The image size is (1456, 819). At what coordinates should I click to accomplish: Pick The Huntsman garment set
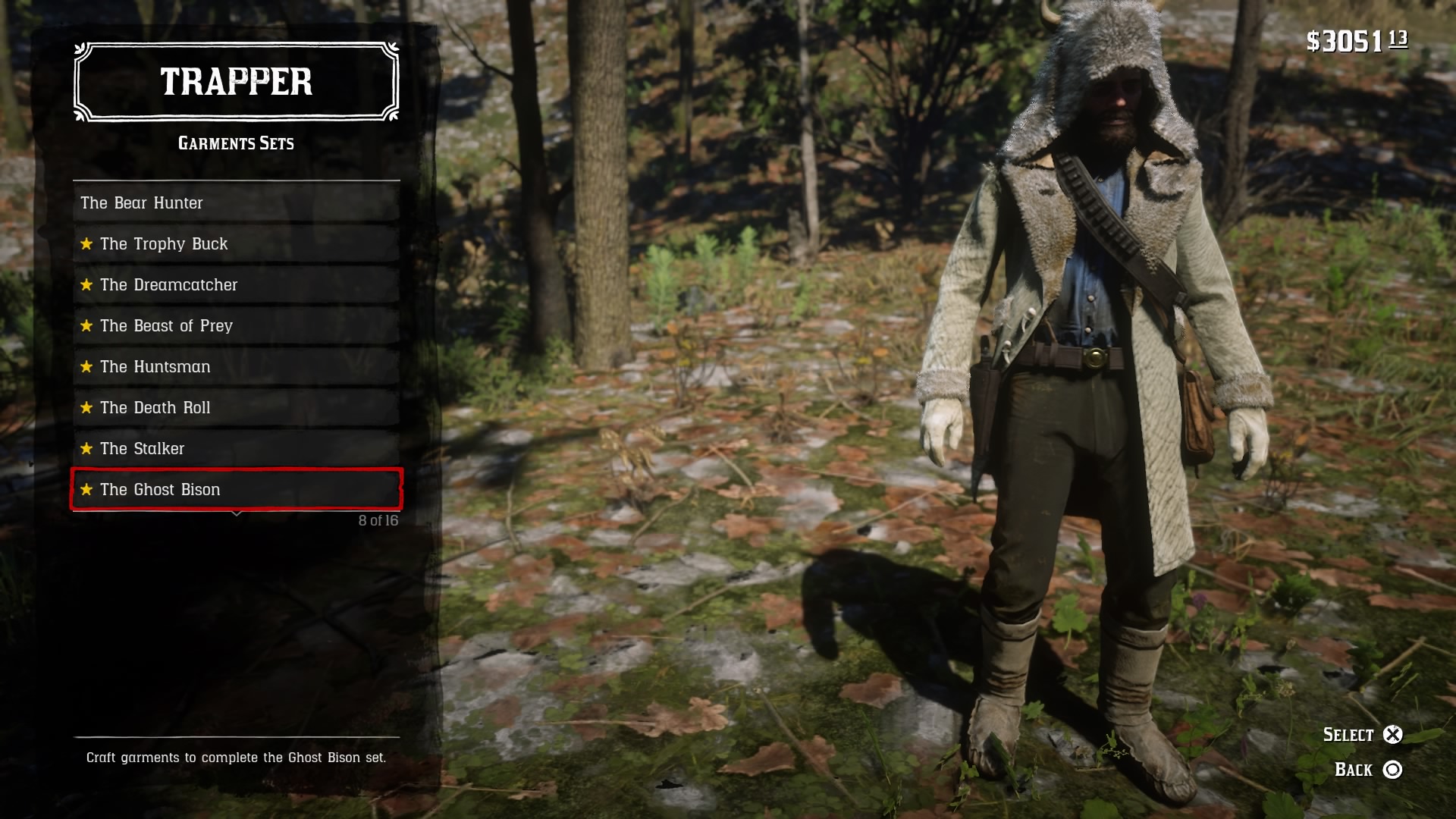(236, 367)
